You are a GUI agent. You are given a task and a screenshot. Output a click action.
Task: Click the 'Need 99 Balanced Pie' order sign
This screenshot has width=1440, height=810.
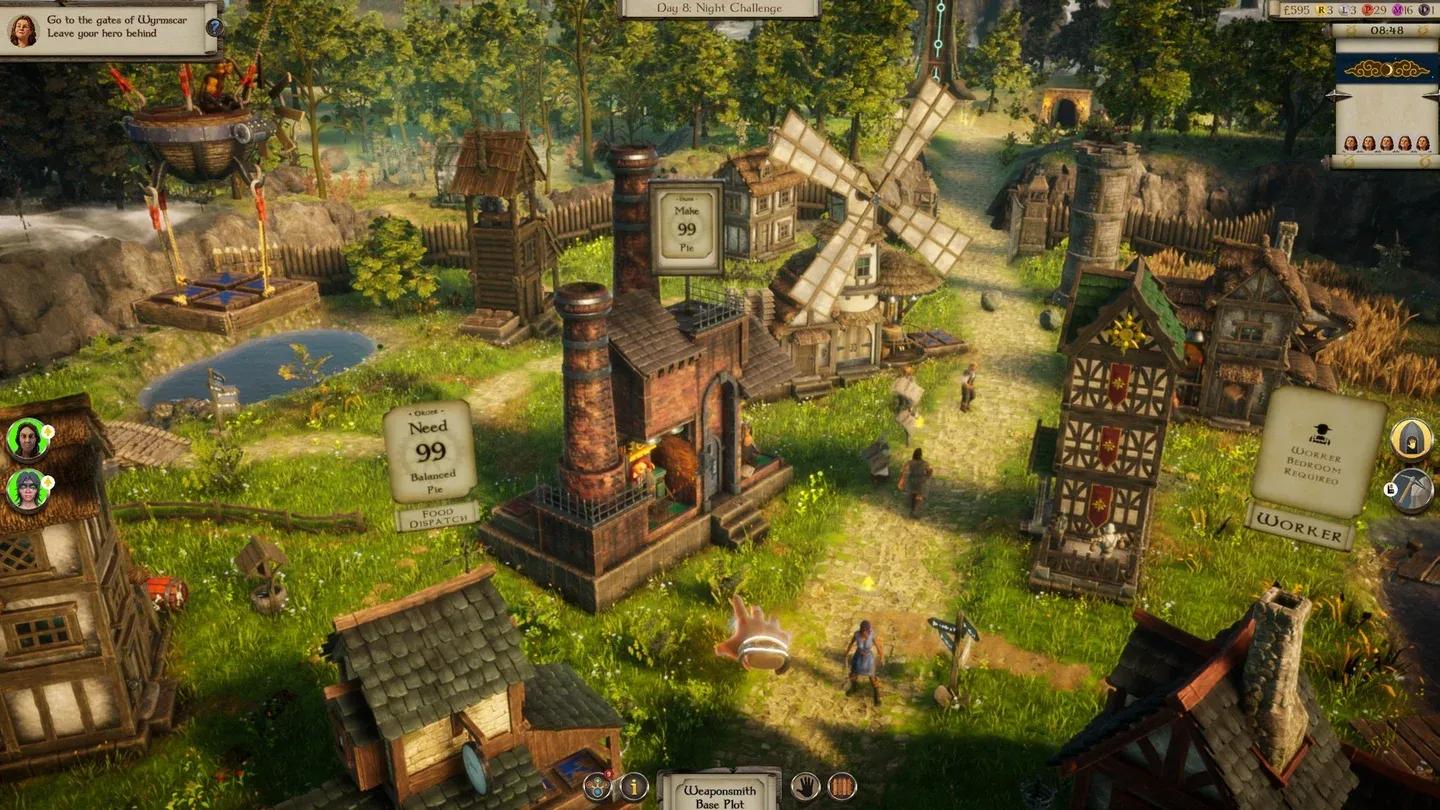(x=429, y=452)
